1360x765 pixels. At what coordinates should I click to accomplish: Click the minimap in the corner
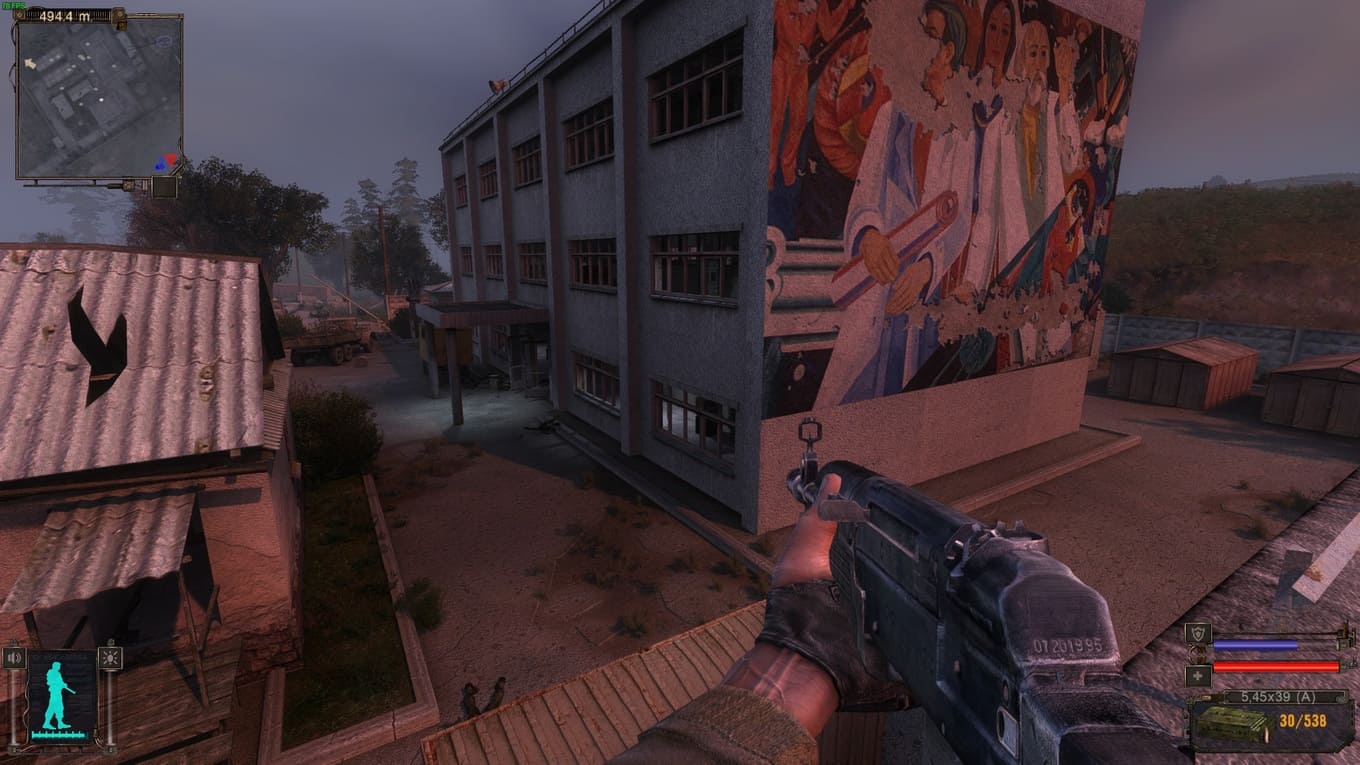click(99, 98)
